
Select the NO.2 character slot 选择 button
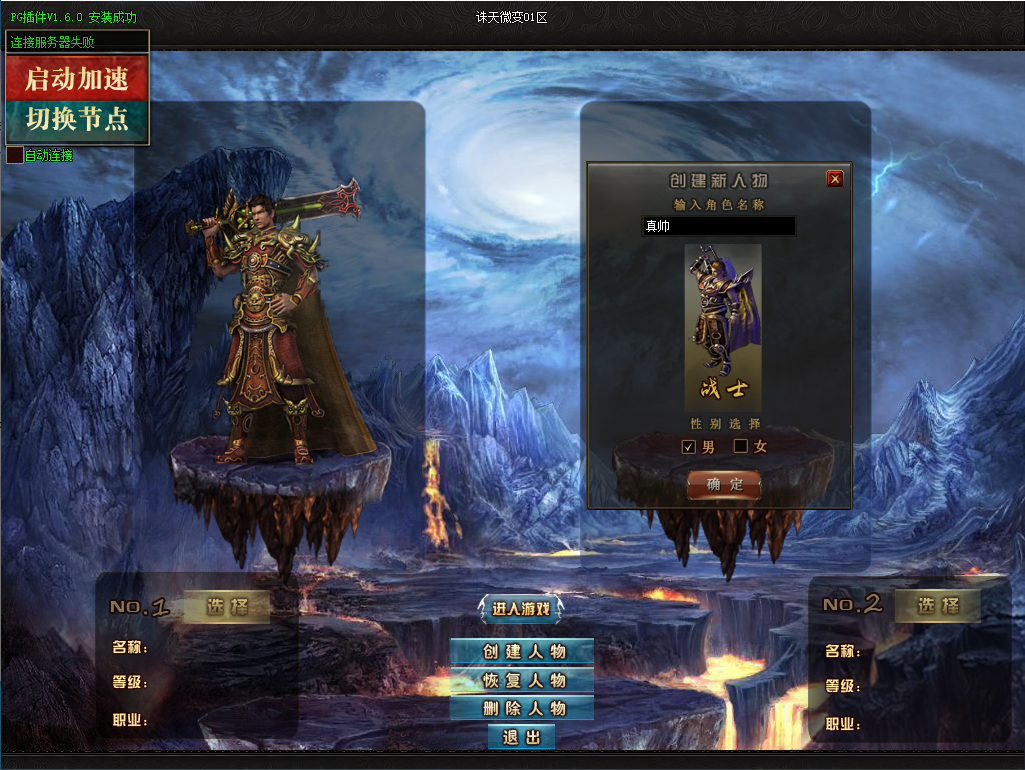(x=937, y=605)
